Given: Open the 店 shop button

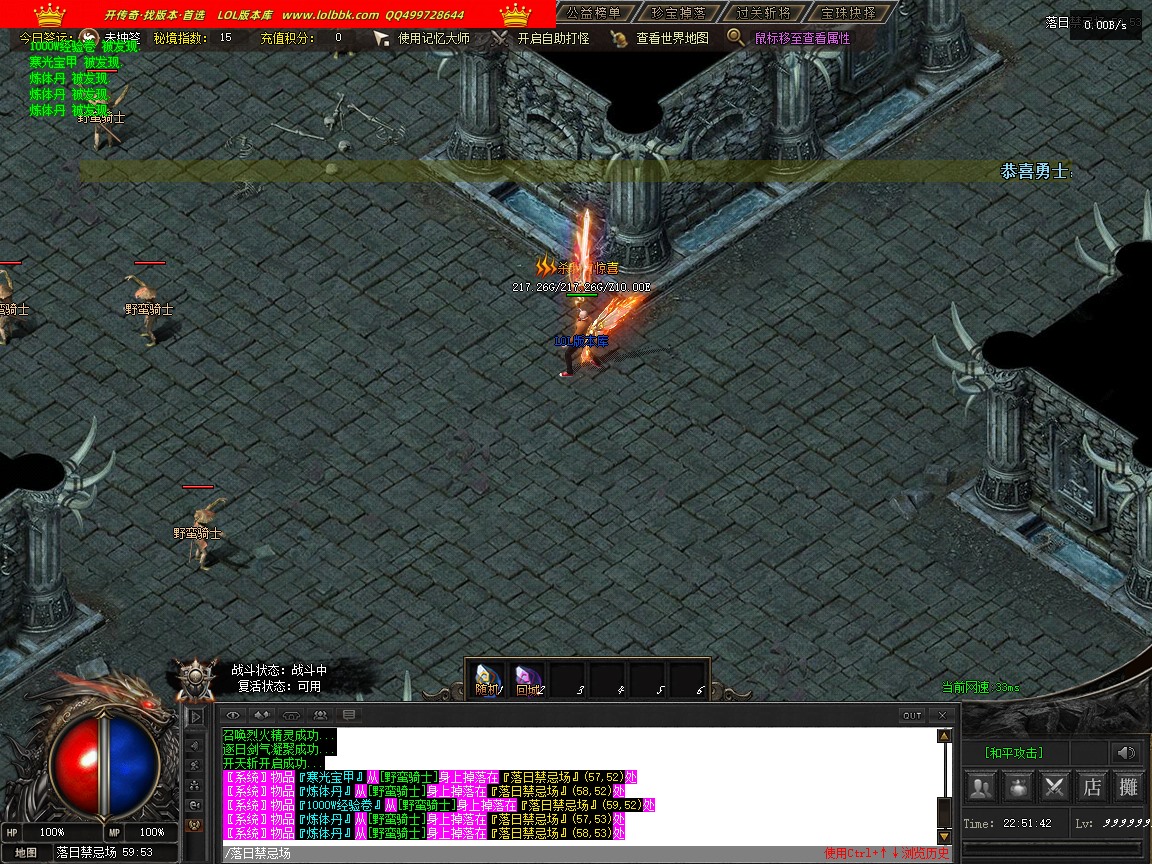Looking at the screenshot, I should [1092, 787].
